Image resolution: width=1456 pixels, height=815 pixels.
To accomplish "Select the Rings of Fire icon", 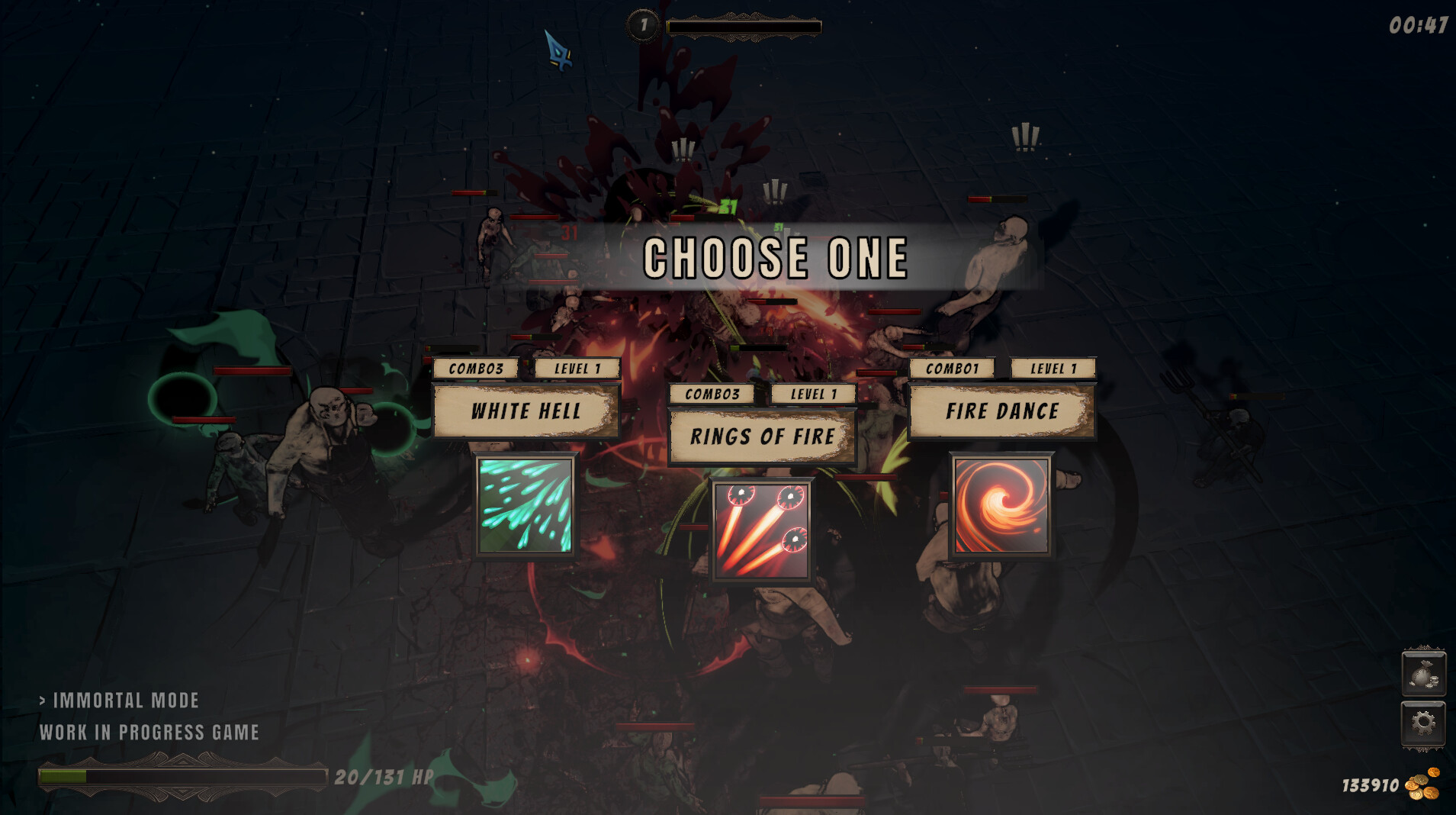I will click(x=761, y=530).
